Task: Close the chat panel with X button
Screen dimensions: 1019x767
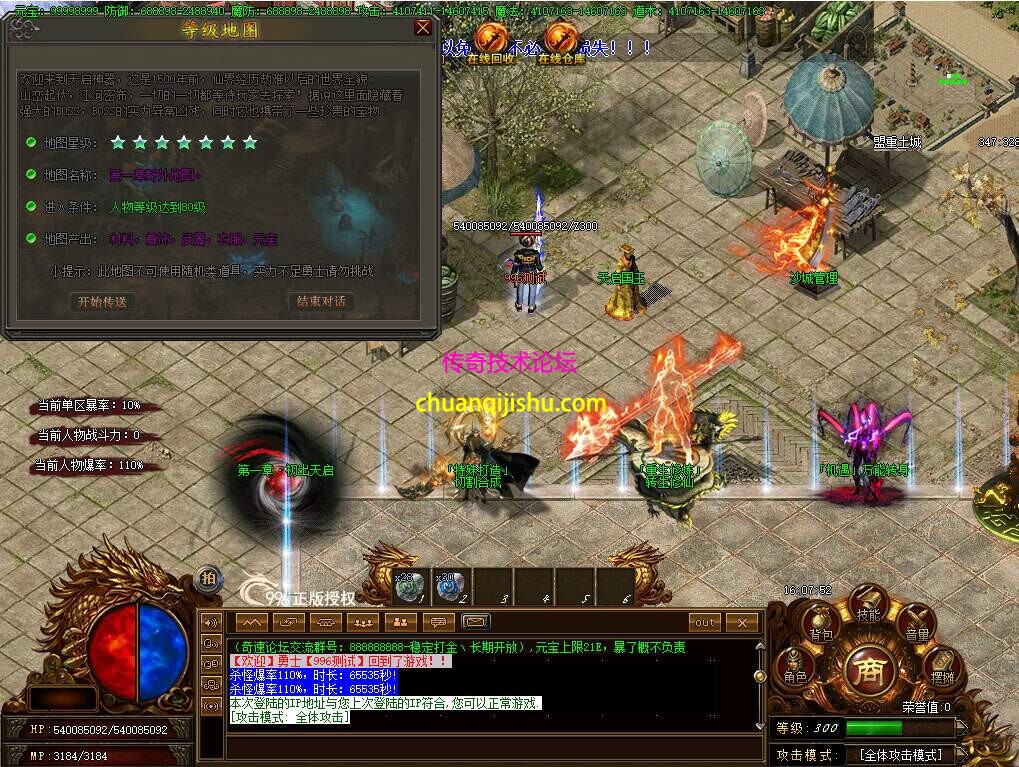Action: 742,622
